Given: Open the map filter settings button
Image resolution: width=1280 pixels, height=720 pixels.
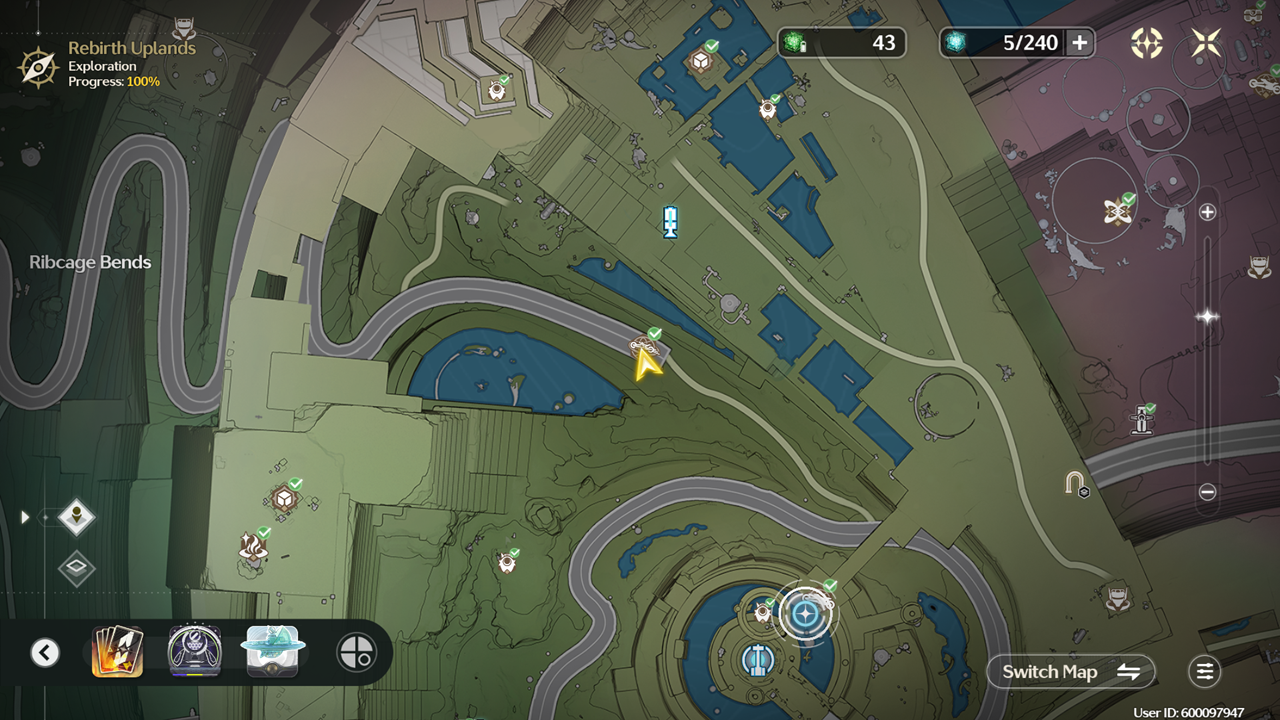Looking at the screenshot, I should point(1204,672).
